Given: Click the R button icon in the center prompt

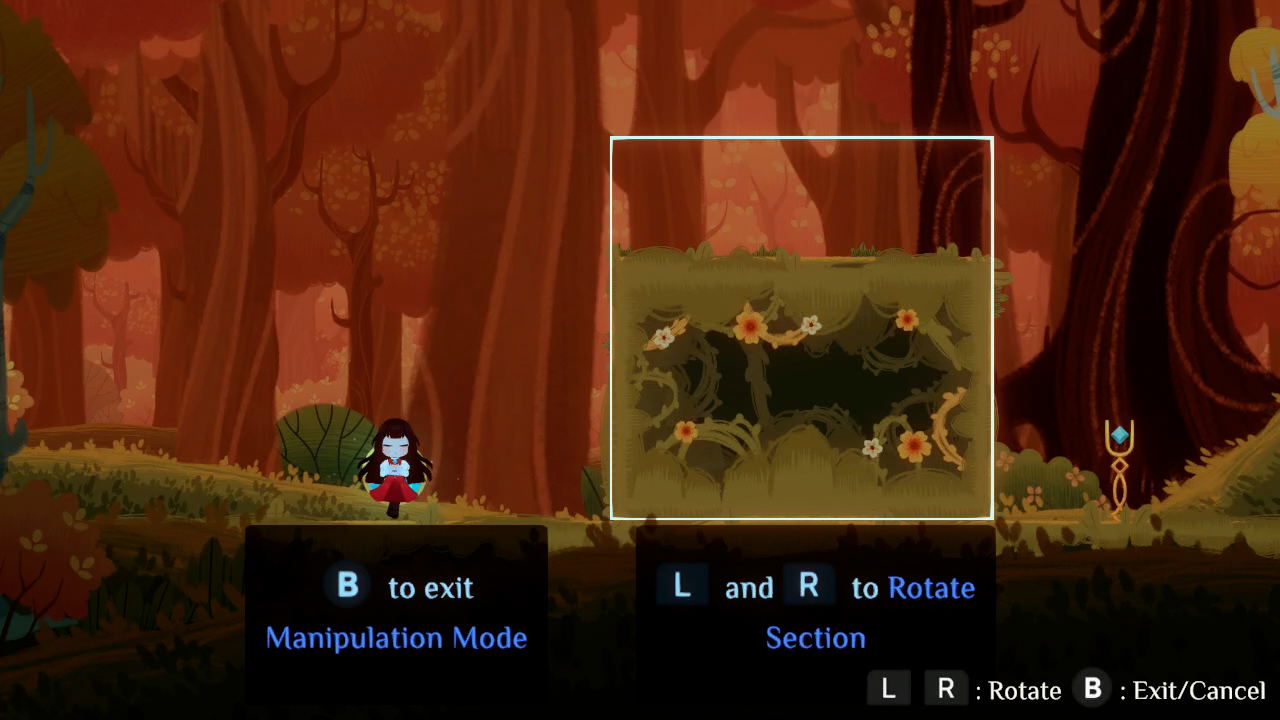Looking at the screenshot, I should (x=809, y=587).
